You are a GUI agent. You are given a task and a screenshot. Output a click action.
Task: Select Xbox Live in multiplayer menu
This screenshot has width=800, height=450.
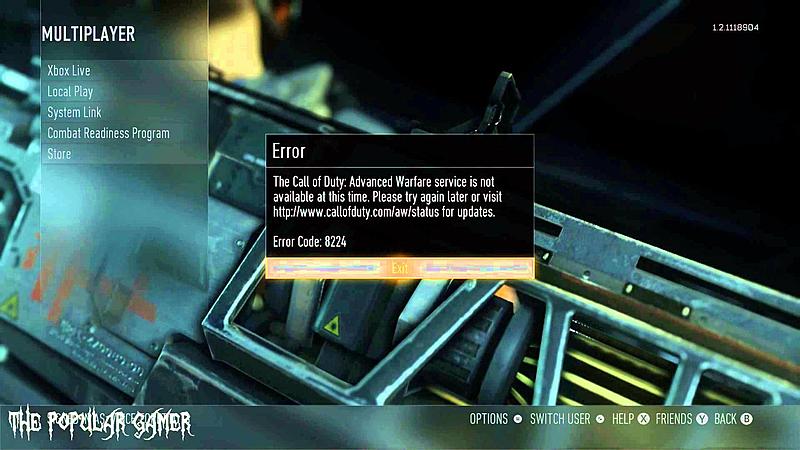69,71
